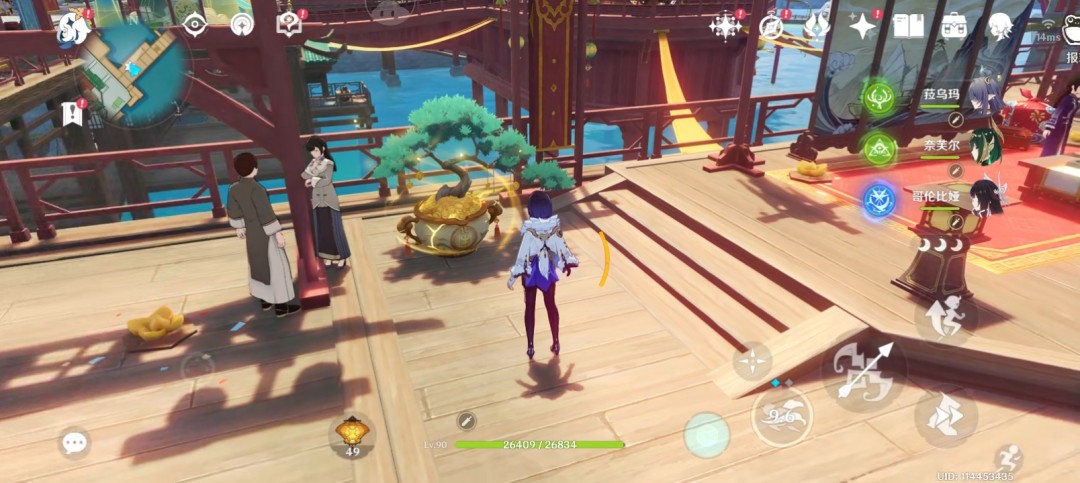Screen dimensions: 1080x483
Task: Open the chat speech bubble
Action: [x=73, y=442]
